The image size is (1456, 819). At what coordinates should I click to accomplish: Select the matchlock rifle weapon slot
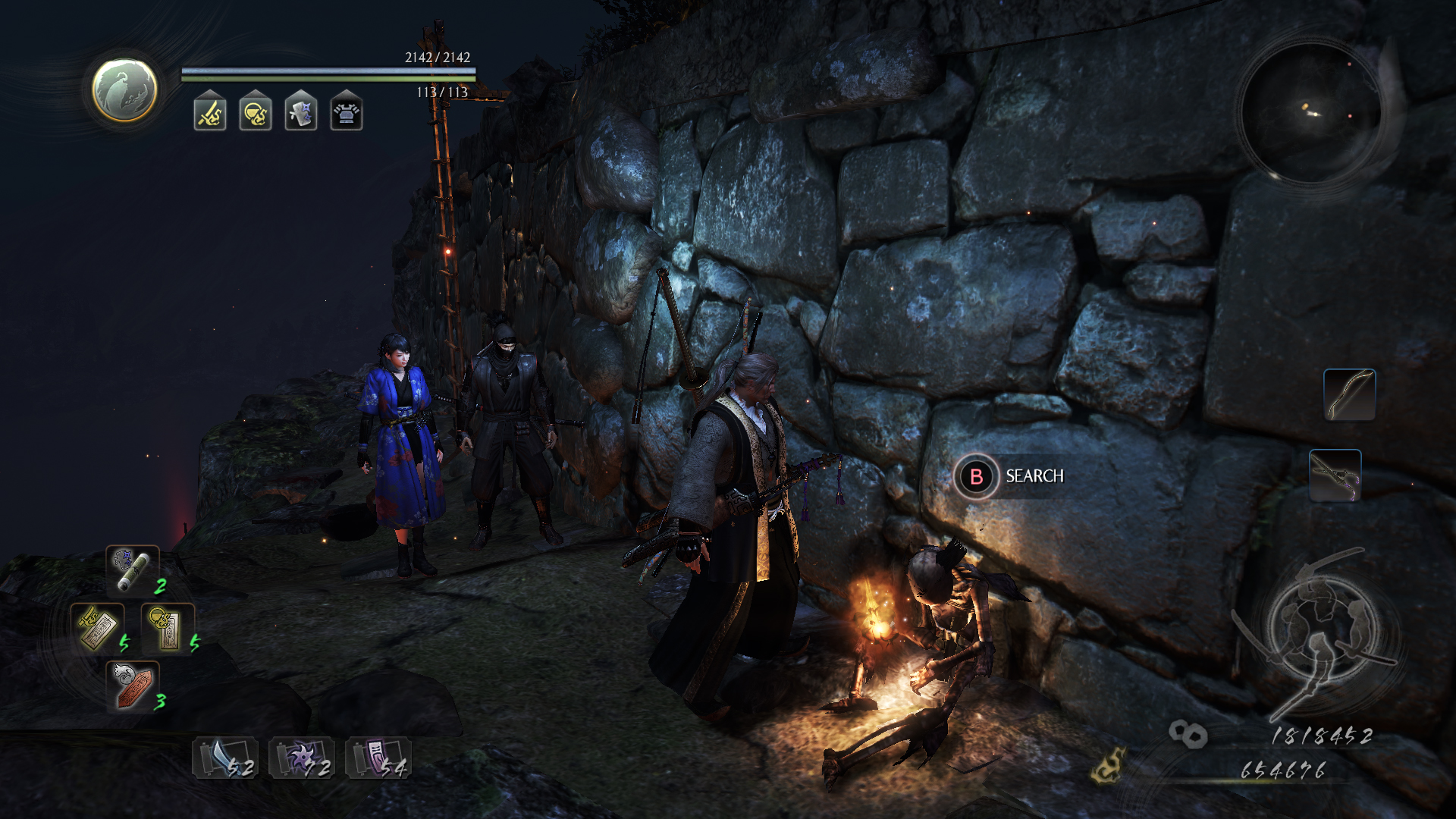1335,475
